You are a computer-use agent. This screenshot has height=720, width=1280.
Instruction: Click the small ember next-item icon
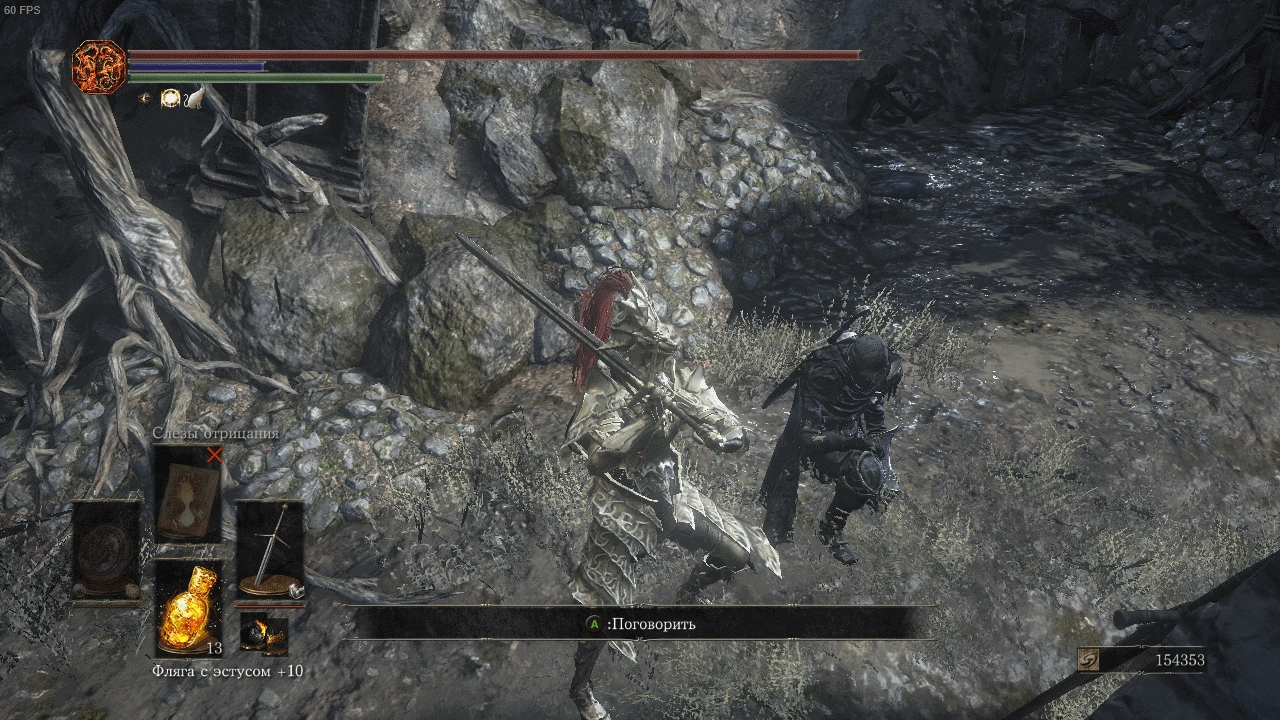263,633
